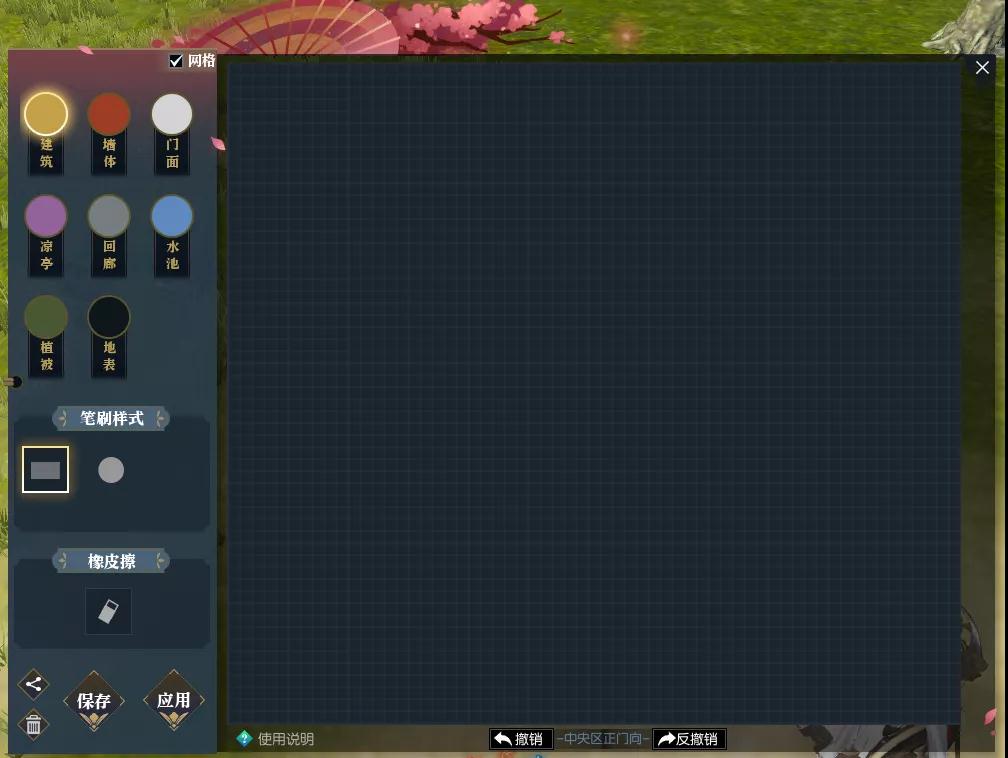Select the green 植被 color swatch
This screenshot has width=1008, height=758.
pos(46,317)
